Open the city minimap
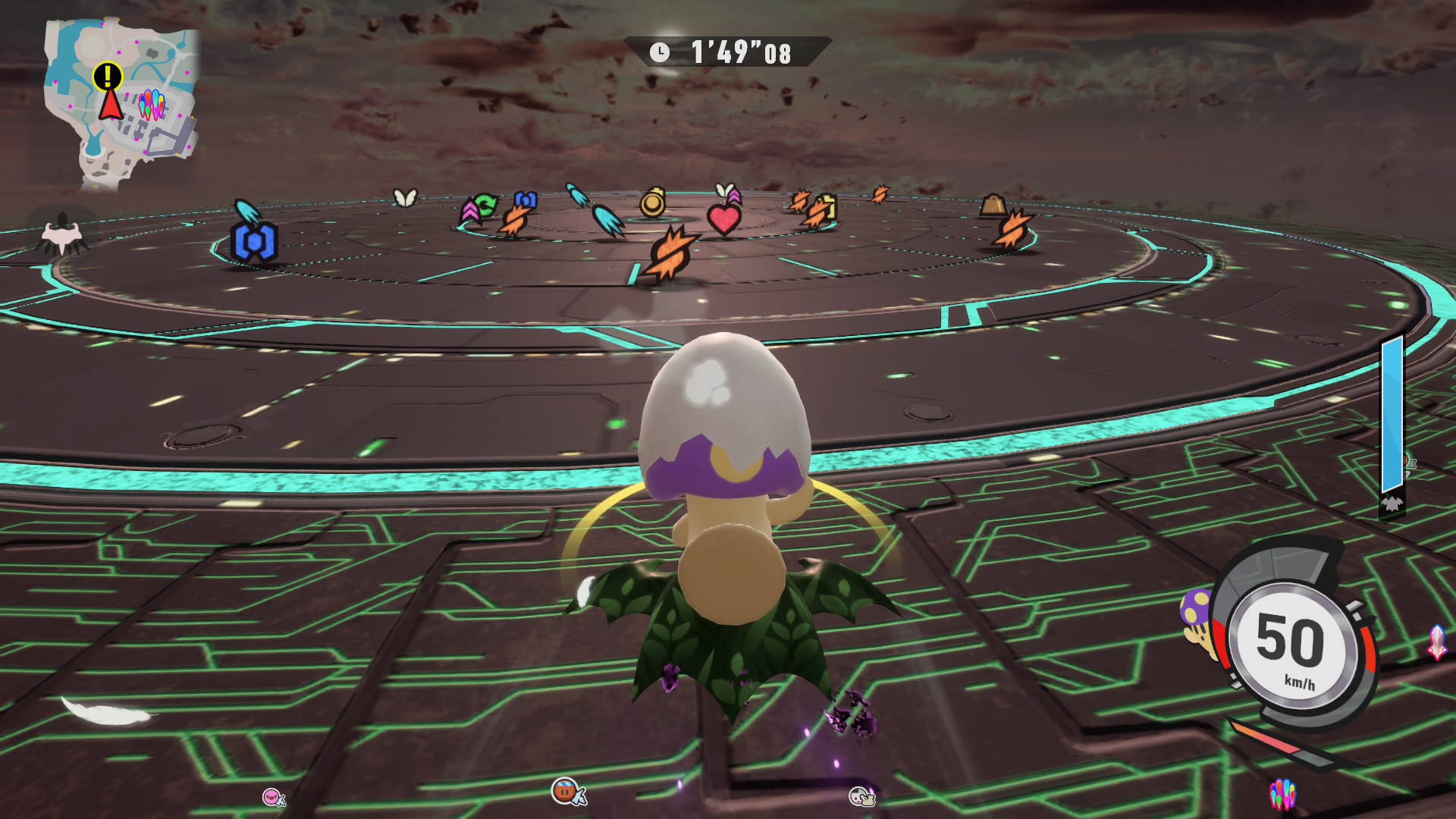 [x=121, y=102]
